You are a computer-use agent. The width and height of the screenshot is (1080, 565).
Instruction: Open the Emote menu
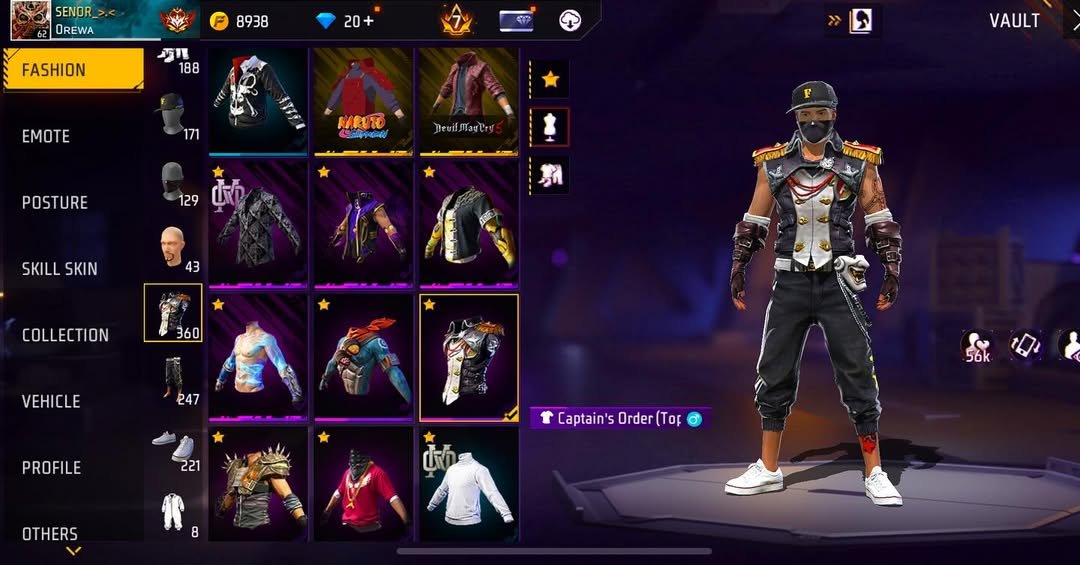click(60, 136)
